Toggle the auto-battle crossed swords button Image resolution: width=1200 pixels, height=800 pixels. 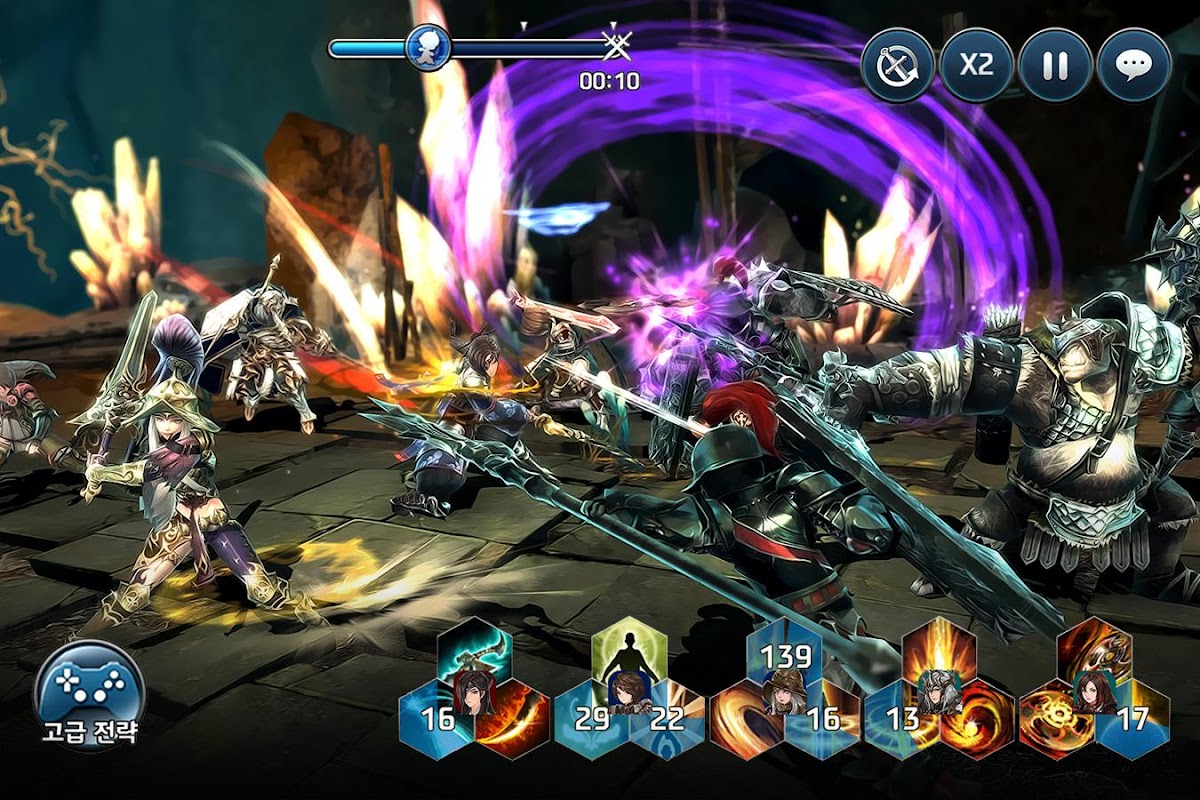pyautogui.click(x=897, y=66)
